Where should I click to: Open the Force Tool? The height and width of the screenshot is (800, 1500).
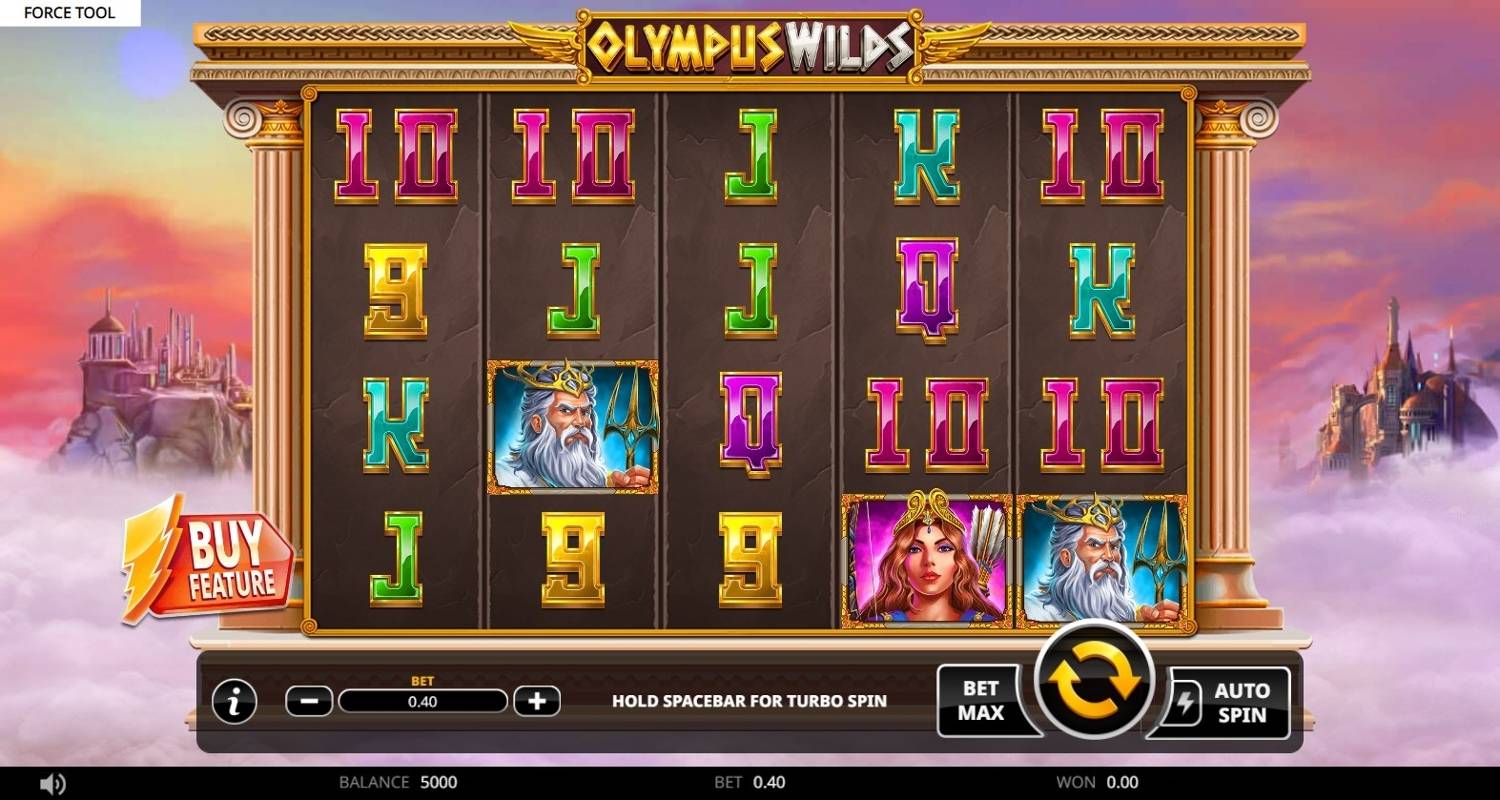coord(70,12)
